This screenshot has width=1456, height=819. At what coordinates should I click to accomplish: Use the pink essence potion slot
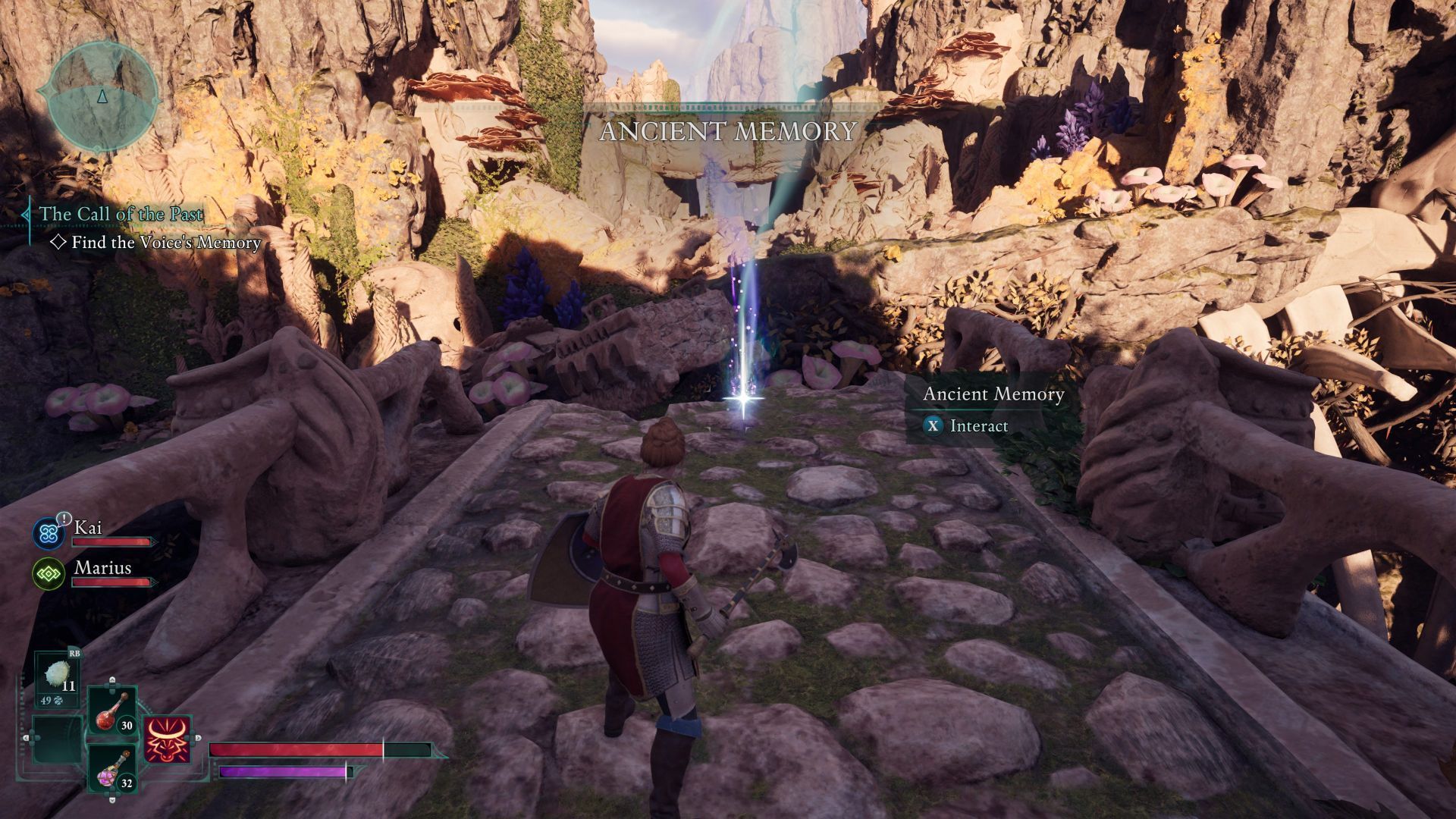113,769
